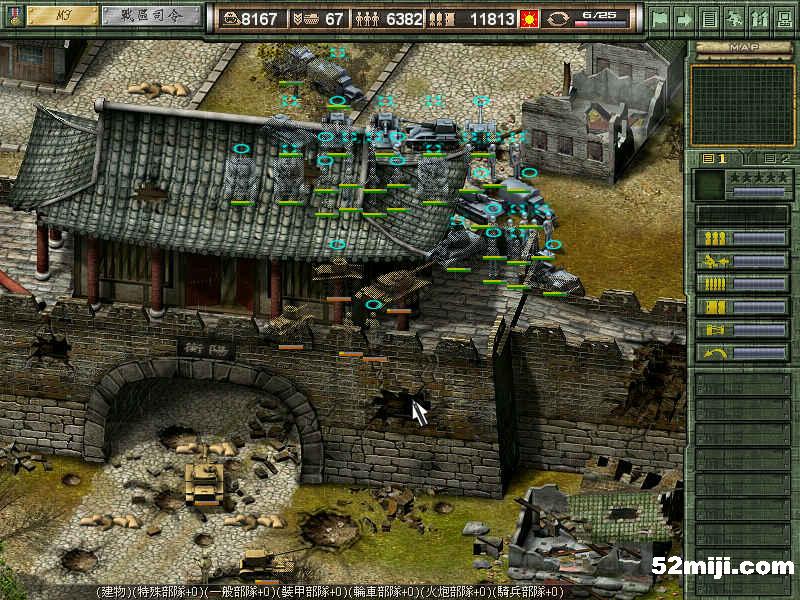Click the right arrow toolbar button
The height and width of the screenshot is (600, 800).
(685, 18)
